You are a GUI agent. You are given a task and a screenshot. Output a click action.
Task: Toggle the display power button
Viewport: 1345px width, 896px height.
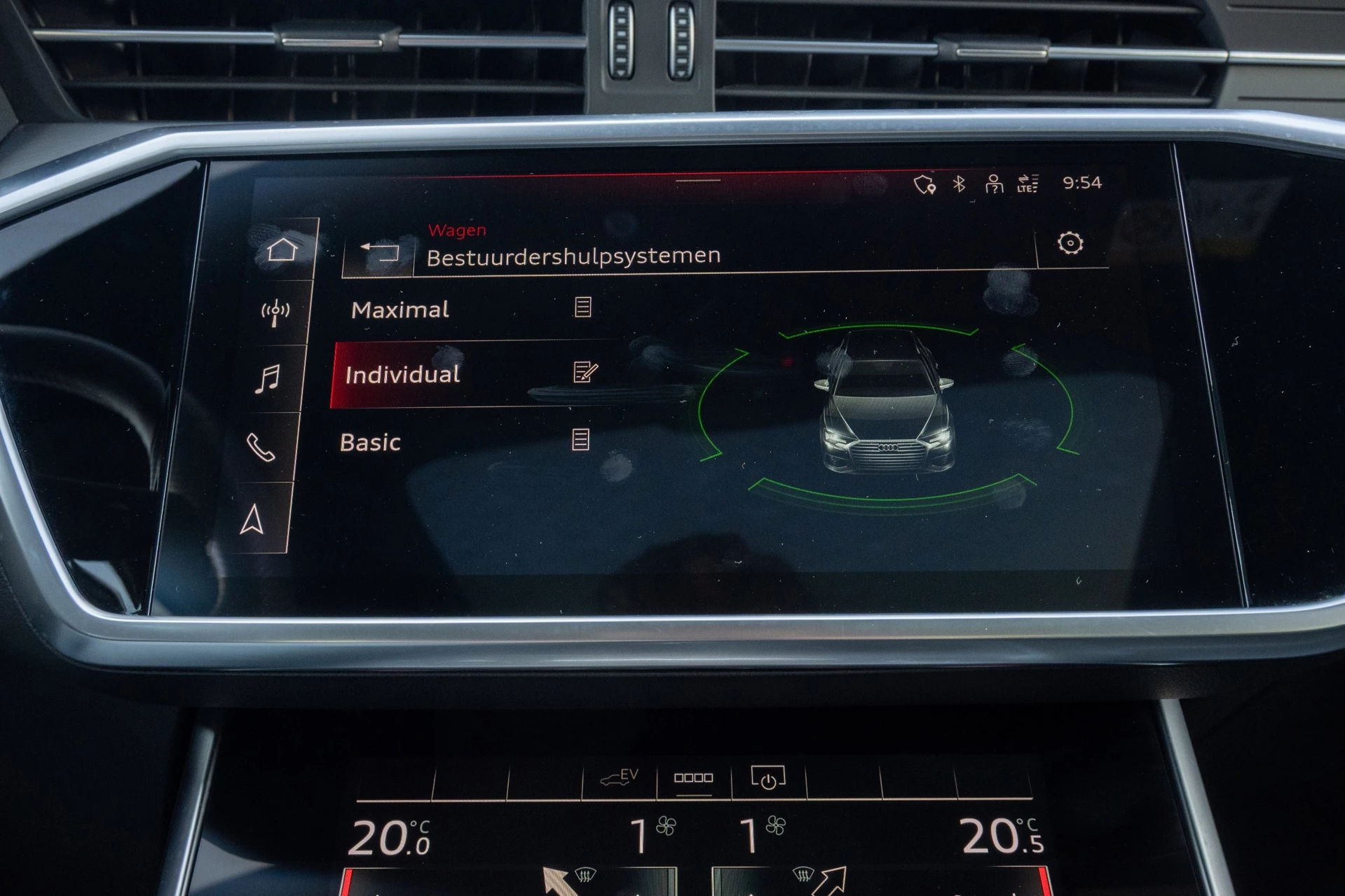[x=768, y=778]
